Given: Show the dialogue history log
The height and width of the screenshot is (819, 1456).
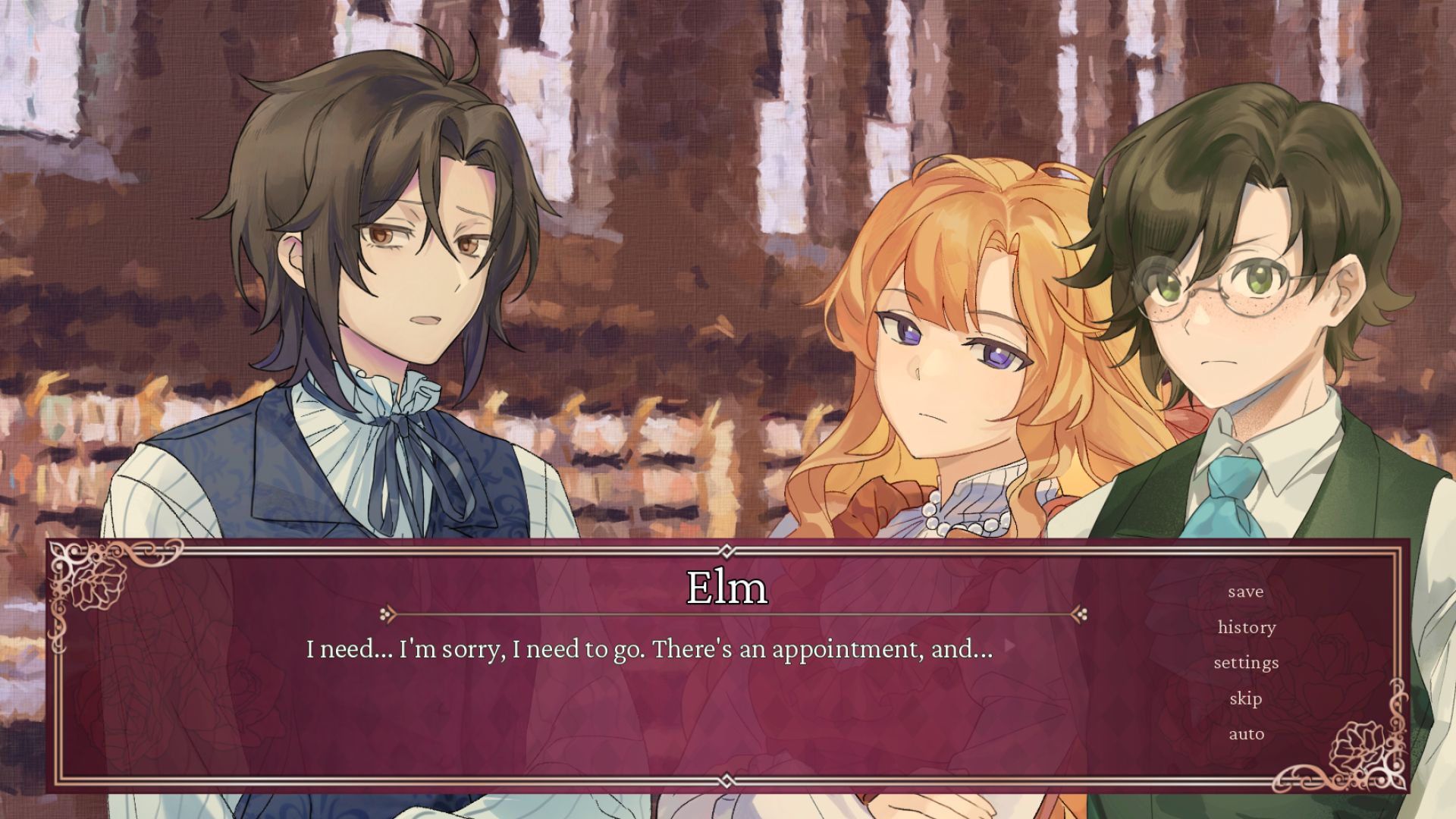Looking at the screenshot, I should pyautogui.click(x=1247, y=627).
